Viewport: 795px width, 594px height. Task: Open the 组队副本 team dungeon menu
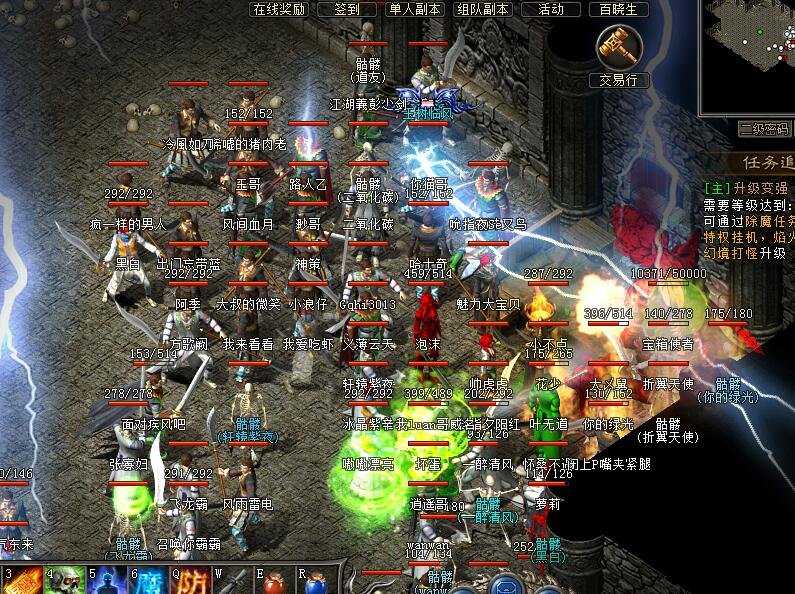point(483,9)
